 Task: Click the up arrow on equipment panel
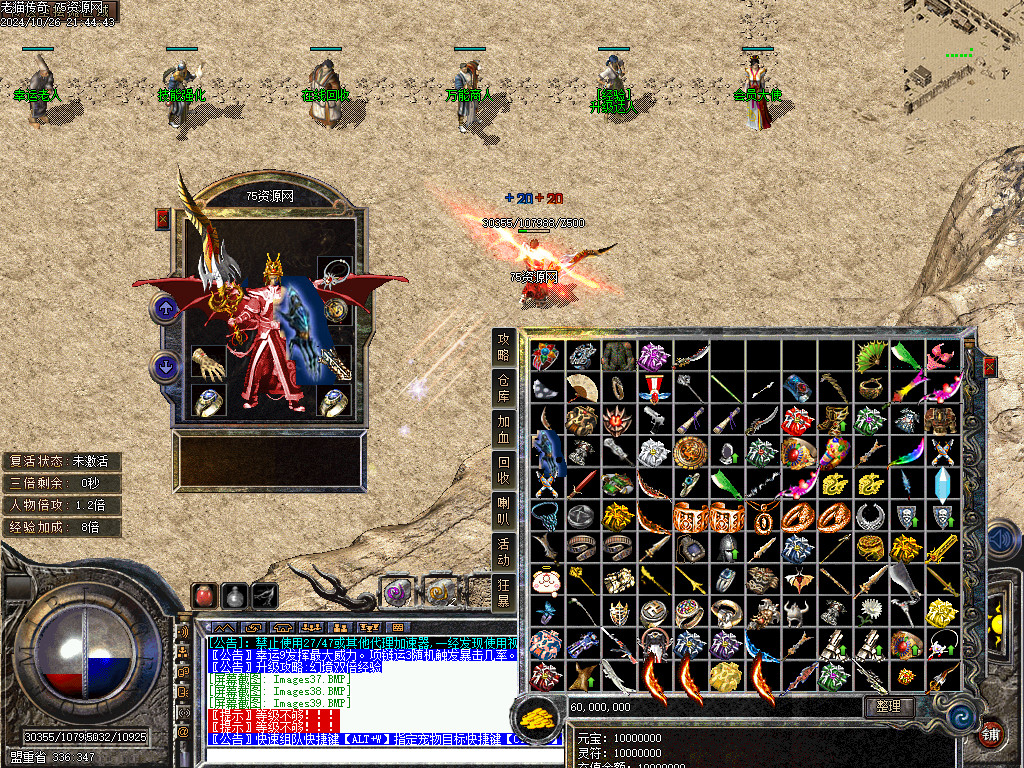[x=165, y=308]
